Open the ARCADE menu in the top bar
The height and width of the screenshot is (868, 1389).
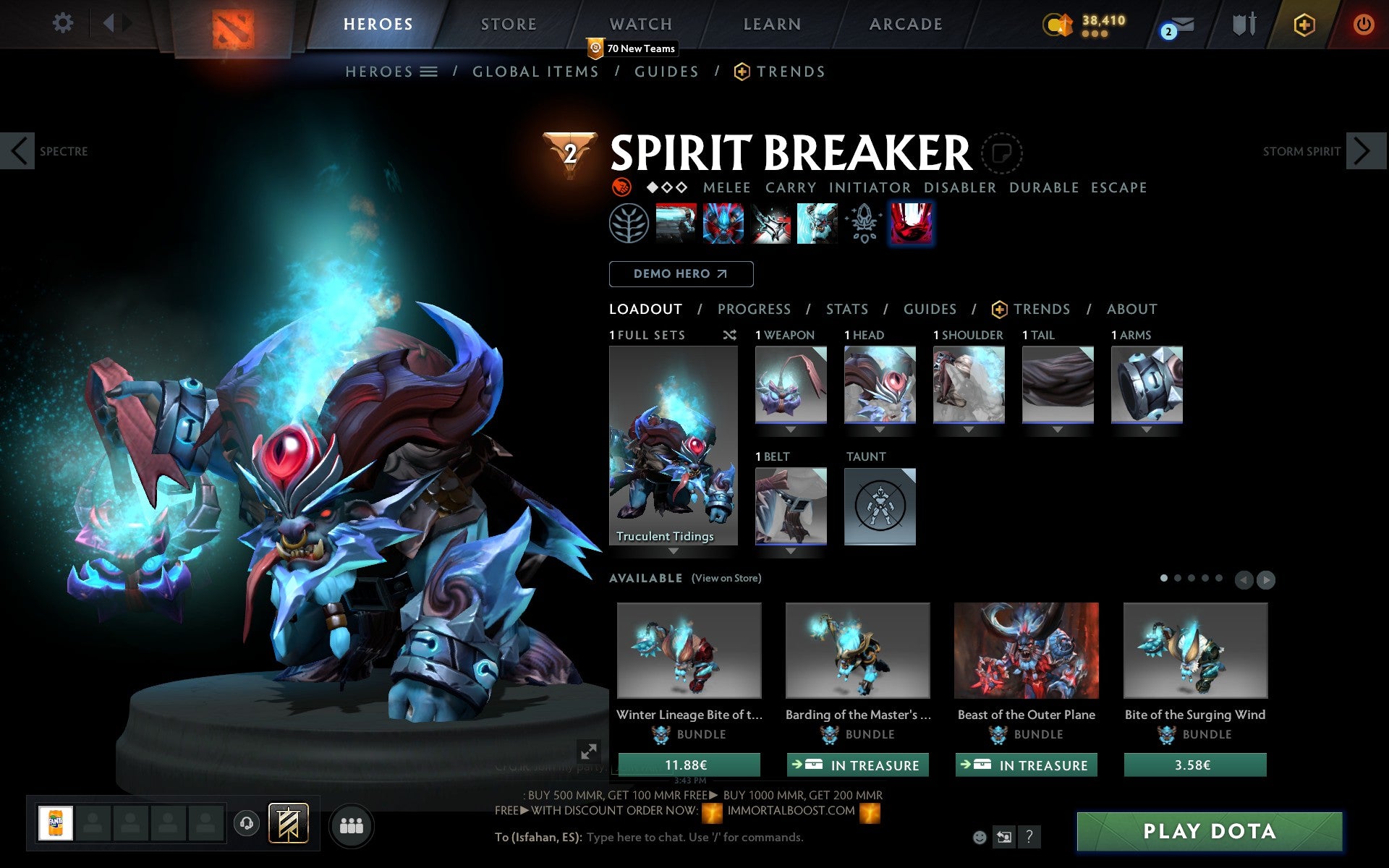(904, 24)
